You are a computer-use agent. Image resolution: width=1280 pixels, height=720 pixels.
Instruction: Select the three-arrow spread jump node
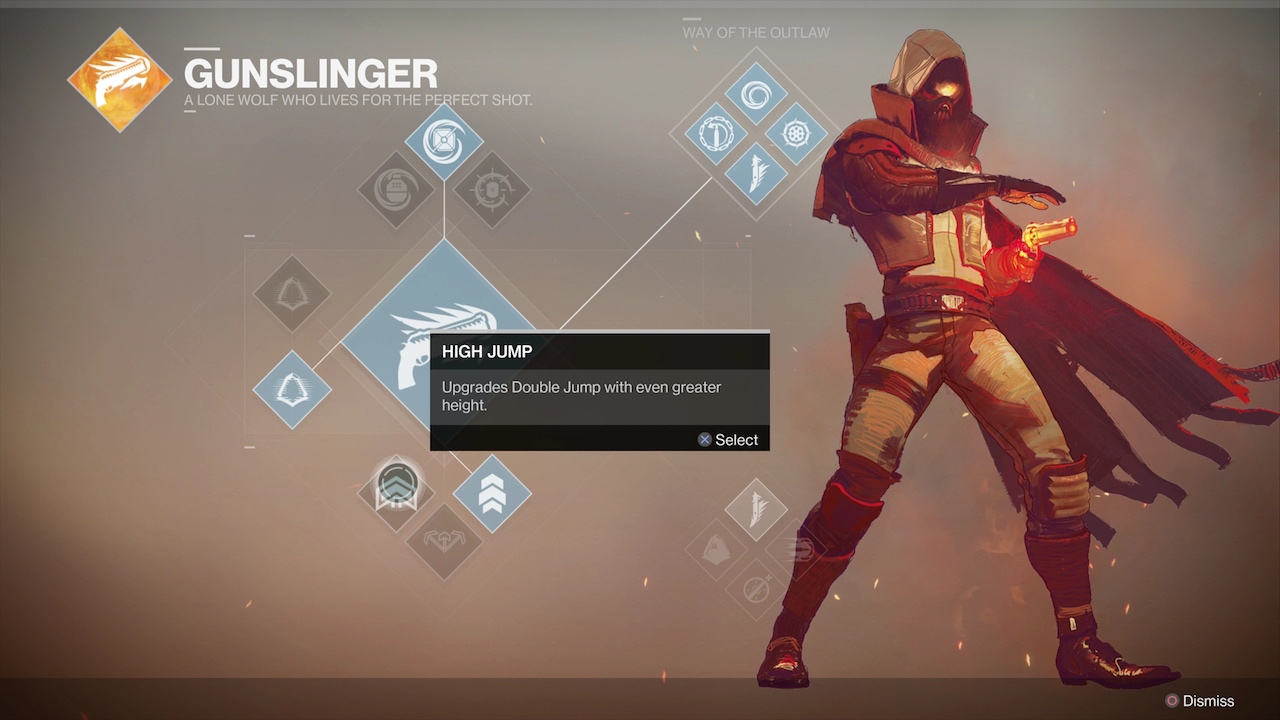(x=443, y=541)
